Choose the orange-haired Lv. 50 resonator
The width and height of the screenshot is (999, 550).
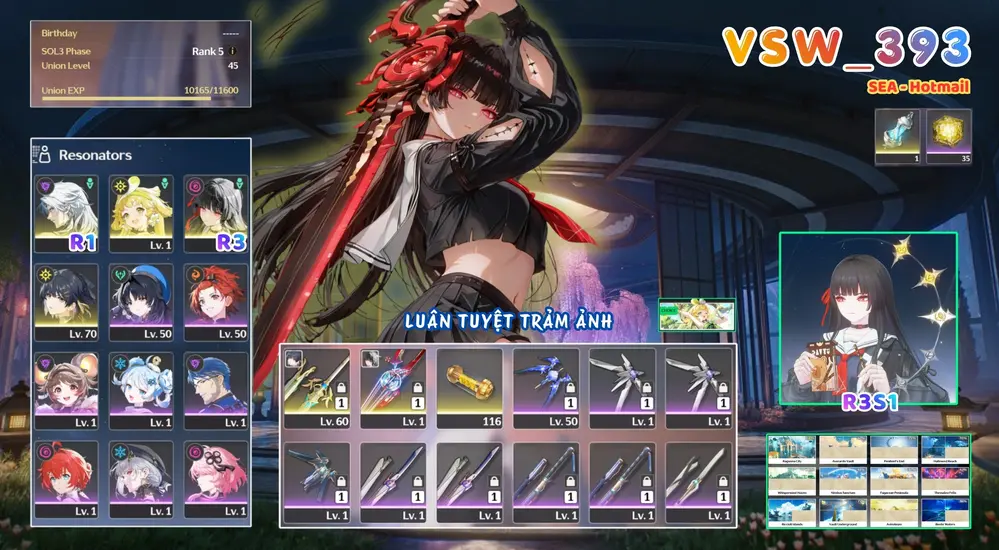click(214, 301)
